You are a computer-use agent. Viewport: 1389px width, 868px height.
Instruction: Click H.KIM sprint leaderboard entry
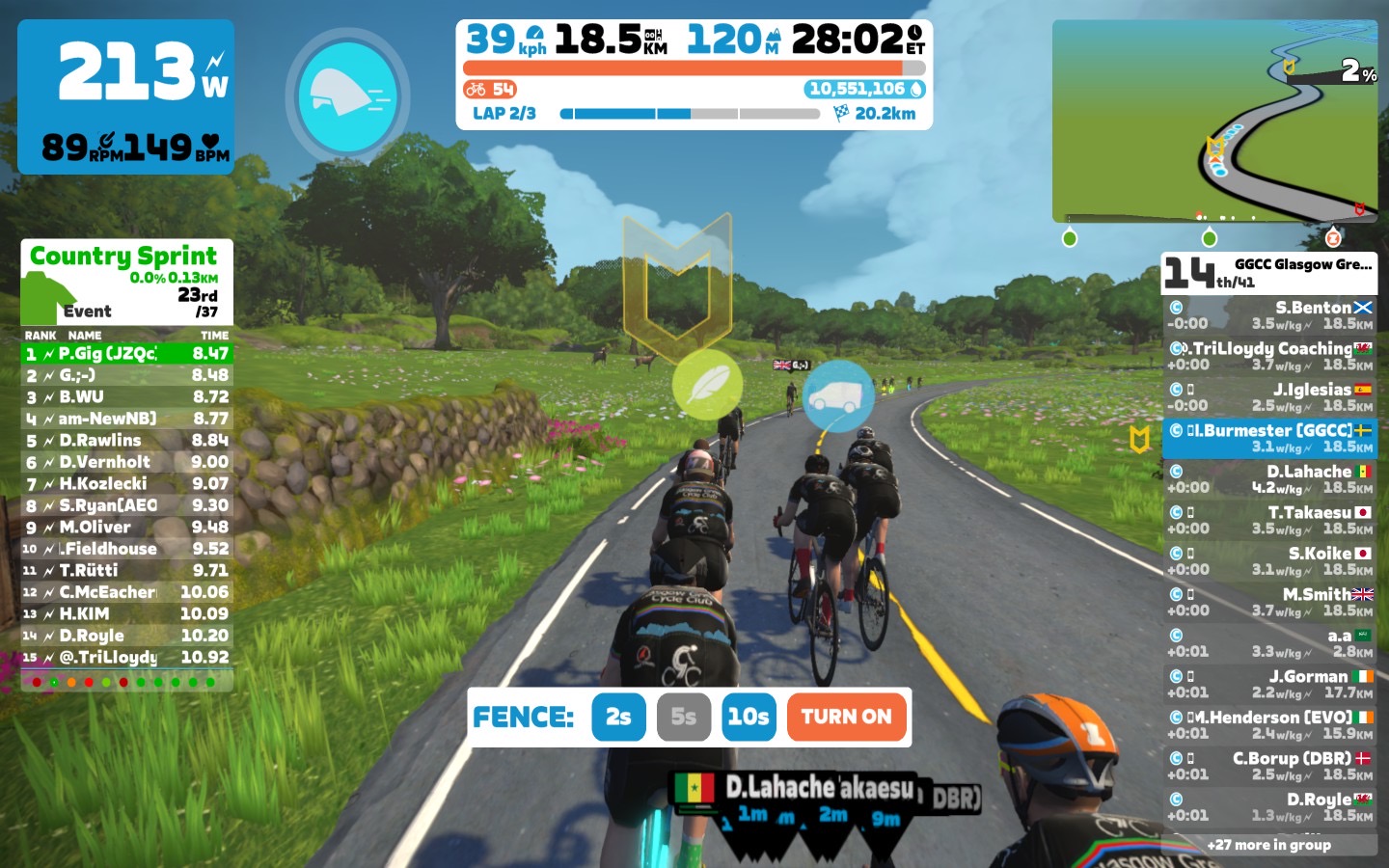[x=126, y=614]
